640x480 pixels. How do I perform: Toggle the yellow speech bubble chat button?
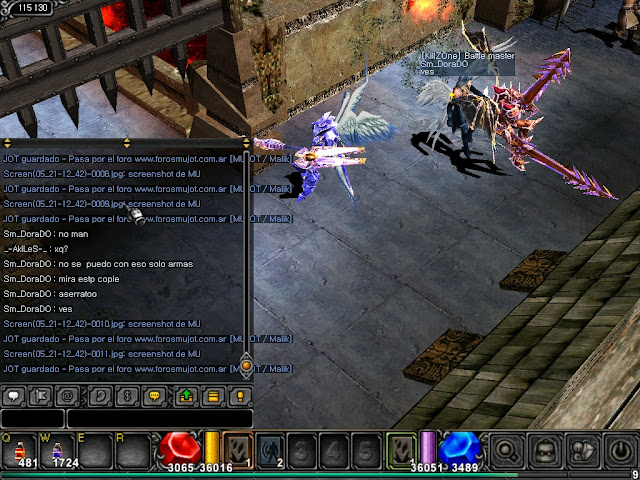pyautogui.click(x=154, y=396)
